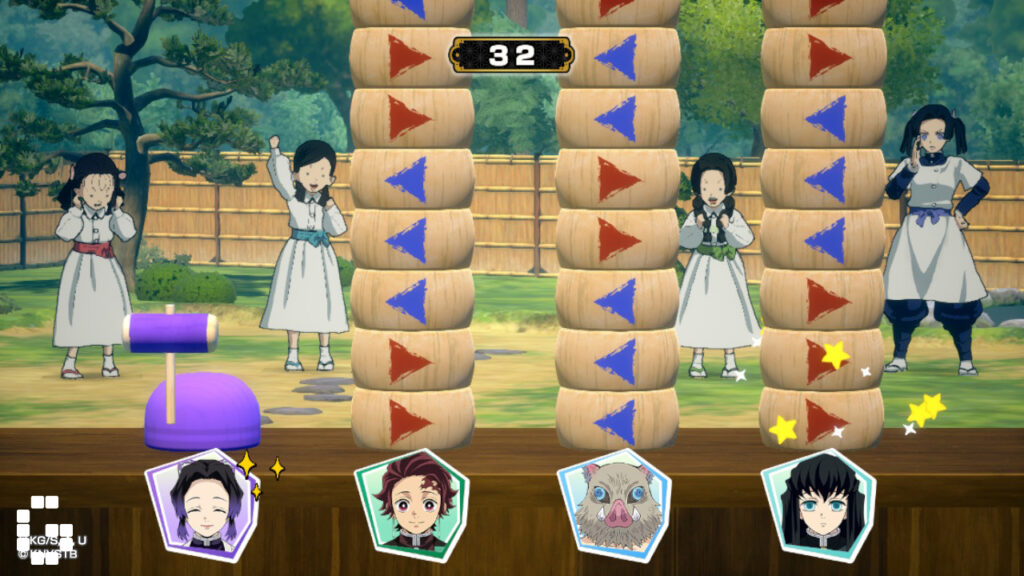This screenshot has height=576, width=1024.
Task: Select Shinobu's purple player portrait
Action: pyautogui.click(x=202, y=505)
